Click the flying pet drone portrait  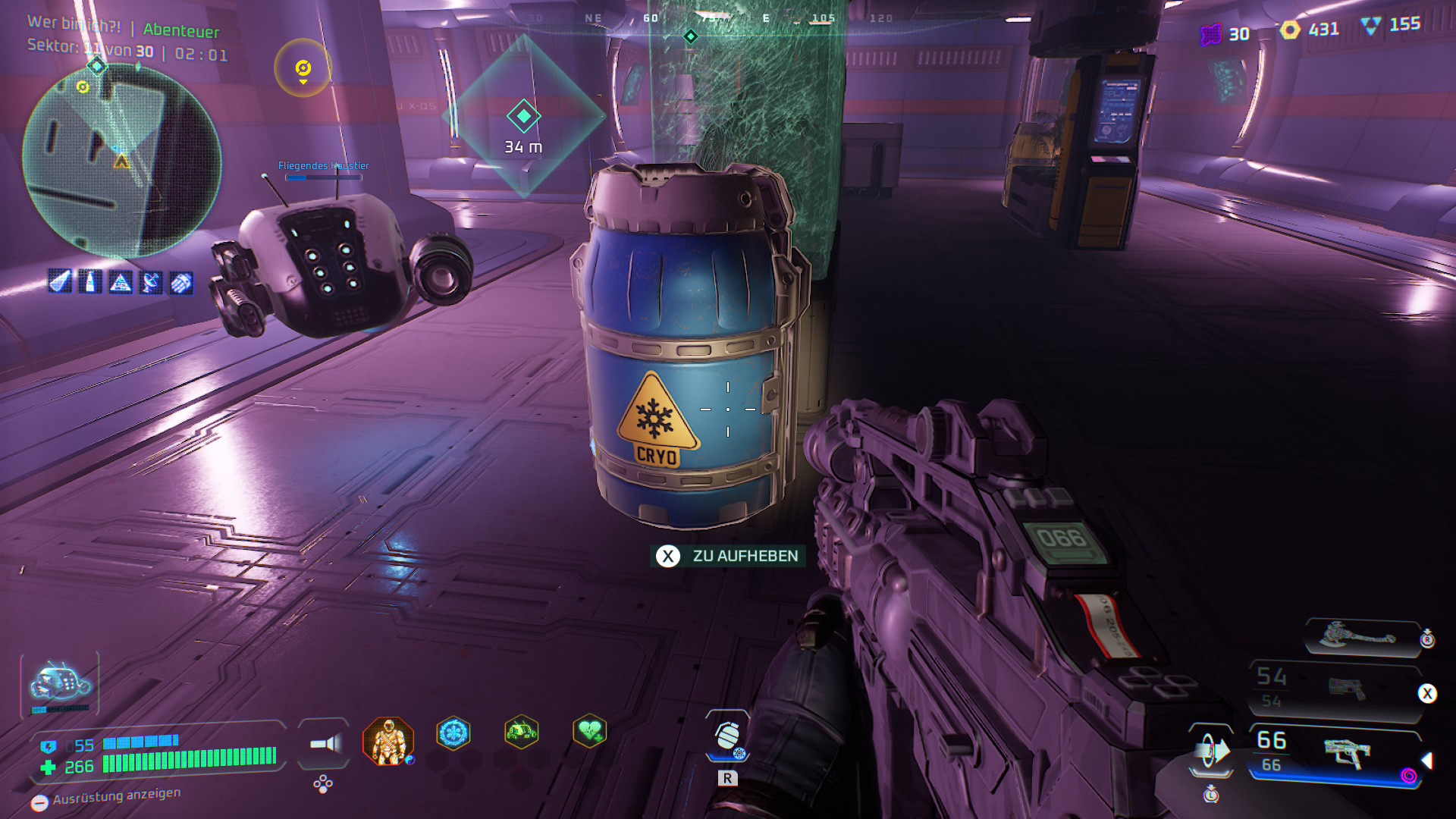59,684
